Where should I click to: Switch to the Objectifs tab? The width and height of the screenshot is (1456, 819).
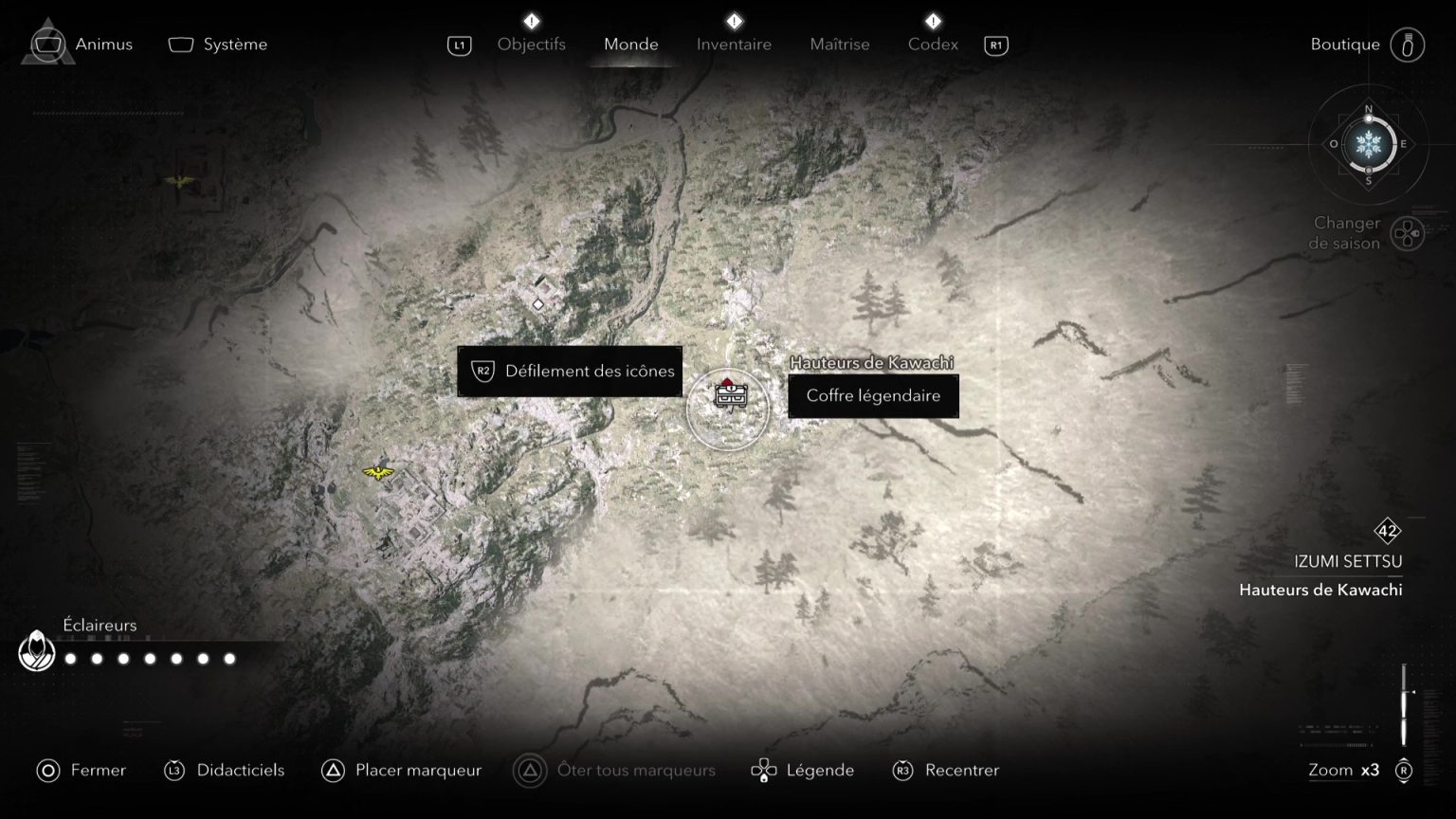pos(532,44)
